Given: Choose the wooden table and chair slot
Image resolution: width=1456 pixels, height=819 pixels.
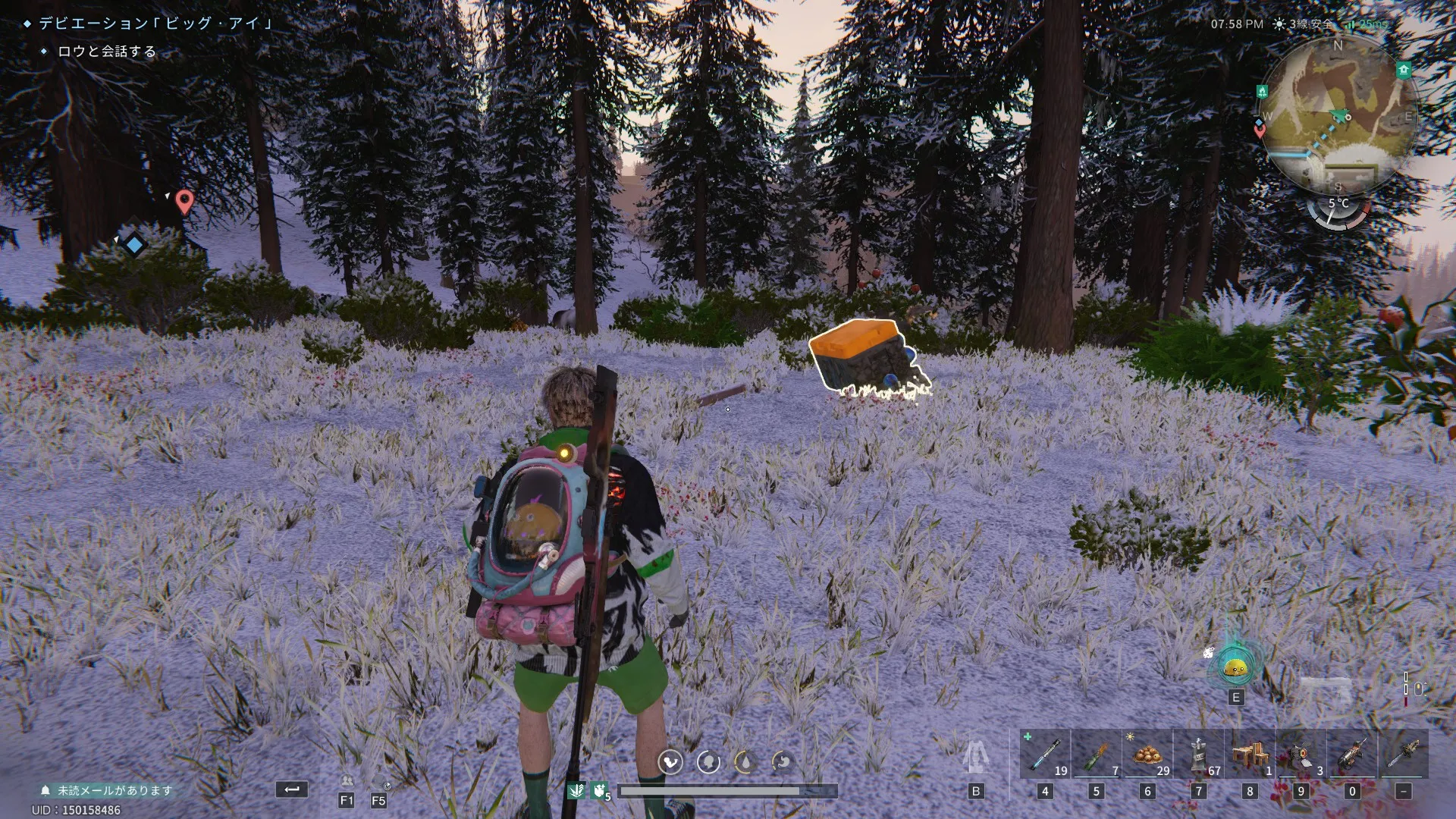Looking at the screenshot, I should pos(1250,754).
